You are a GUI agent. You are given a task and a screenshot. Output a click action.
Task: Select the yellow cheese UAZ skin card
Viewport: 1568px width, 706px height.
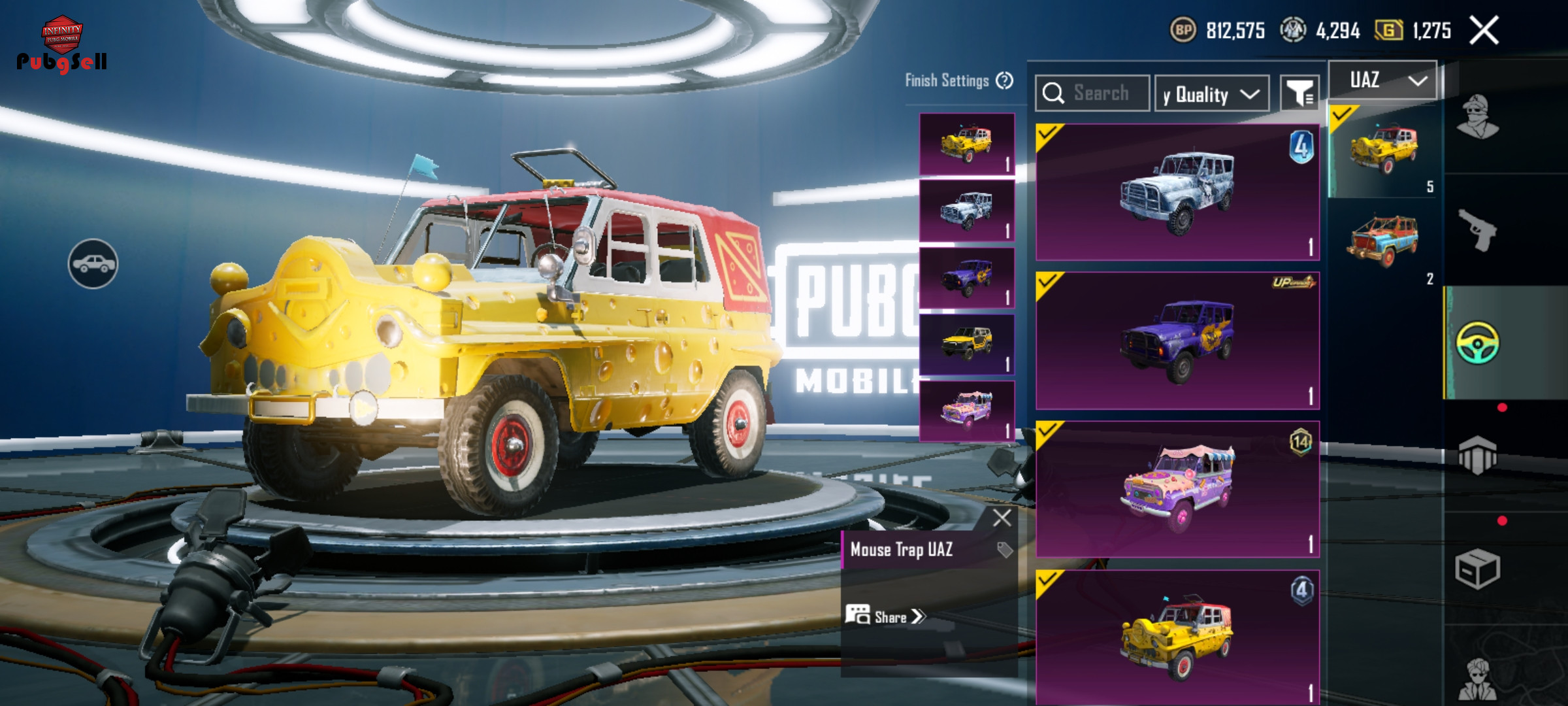[1177, 637]
